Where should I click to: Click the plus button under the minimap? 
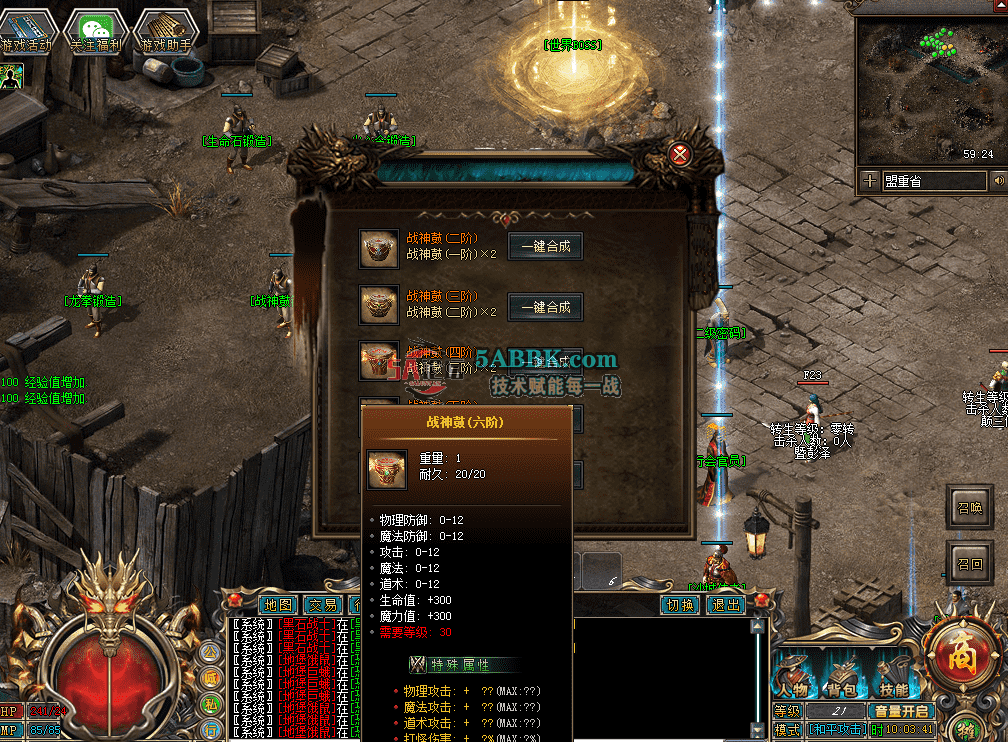[x=871, y=181]
